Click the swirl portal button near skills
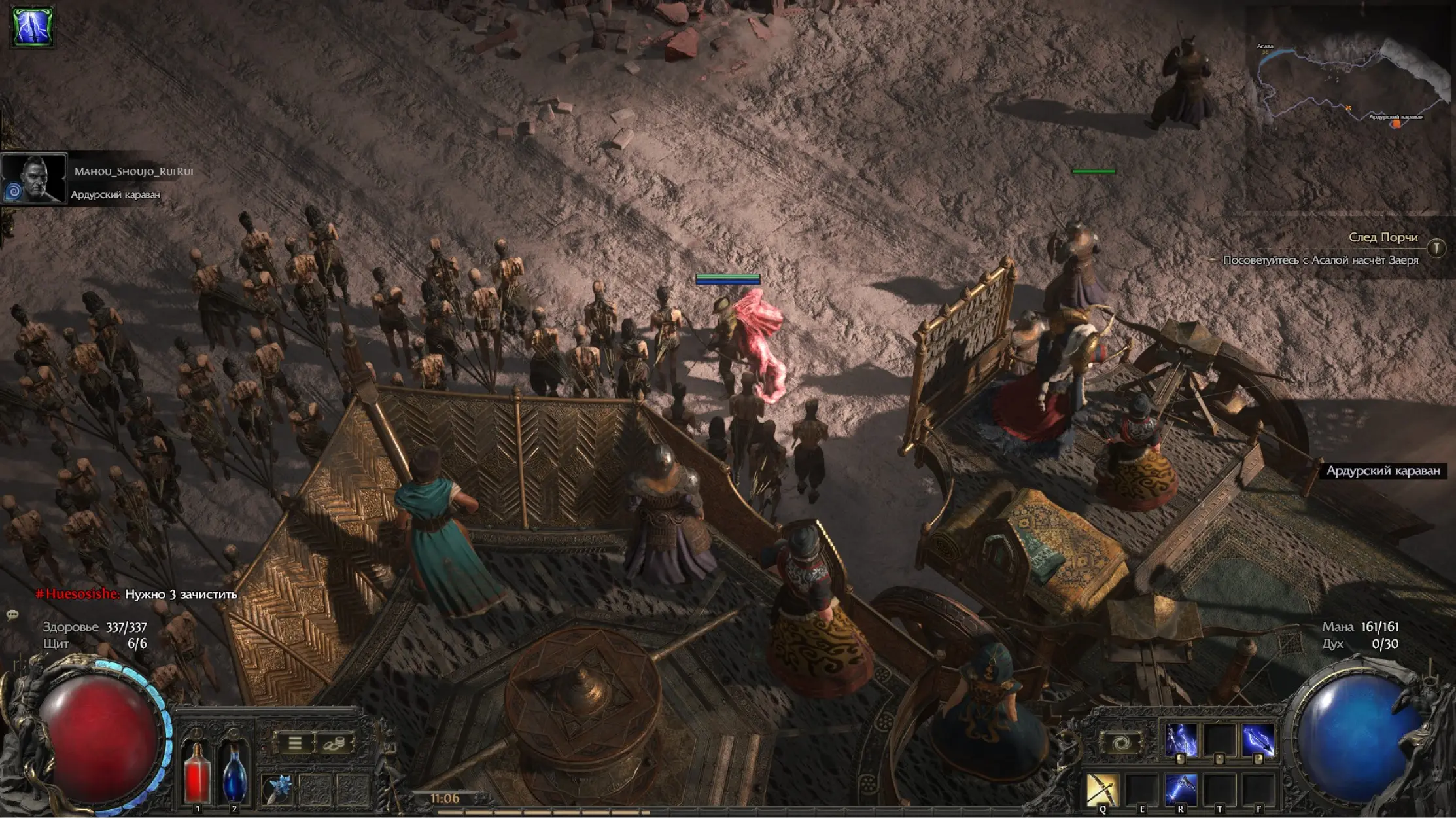The image size is (1456, 818). [x=1120, y=743]
